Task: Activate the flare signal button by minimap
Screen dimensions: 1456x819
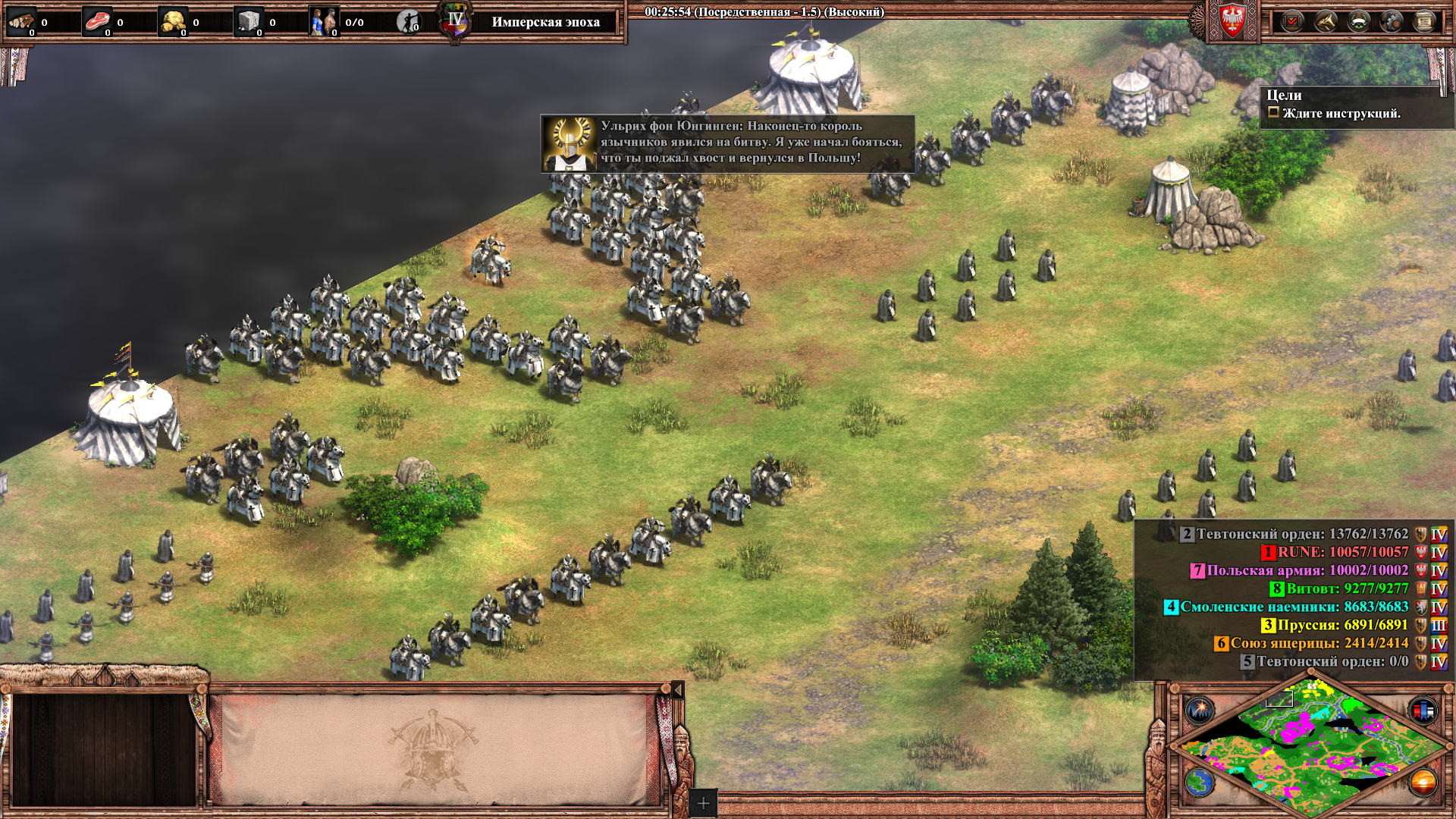Action: coord(1200,711)
